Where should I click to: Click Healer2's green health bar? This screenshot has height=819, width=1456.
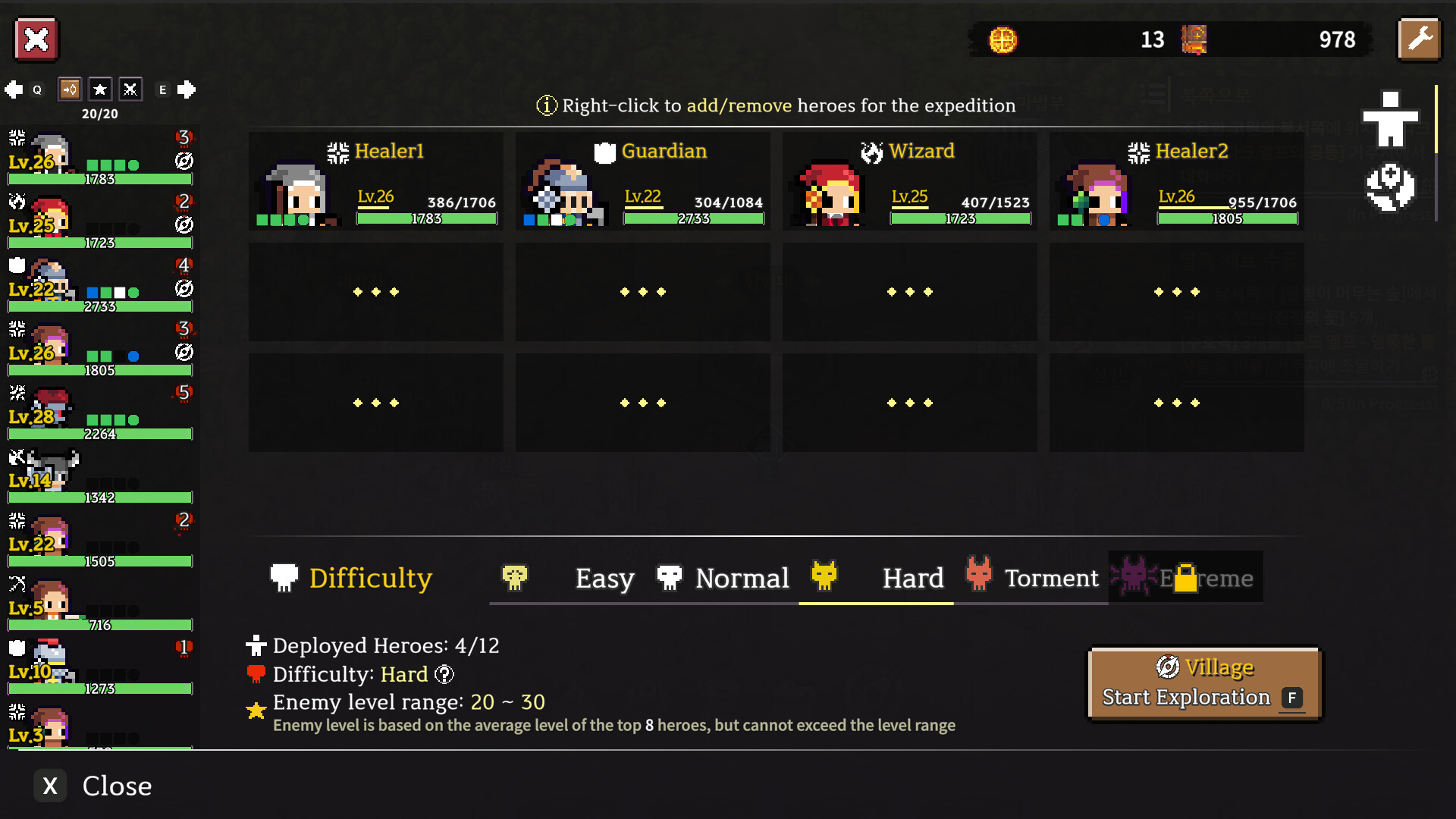(1225, 219)
